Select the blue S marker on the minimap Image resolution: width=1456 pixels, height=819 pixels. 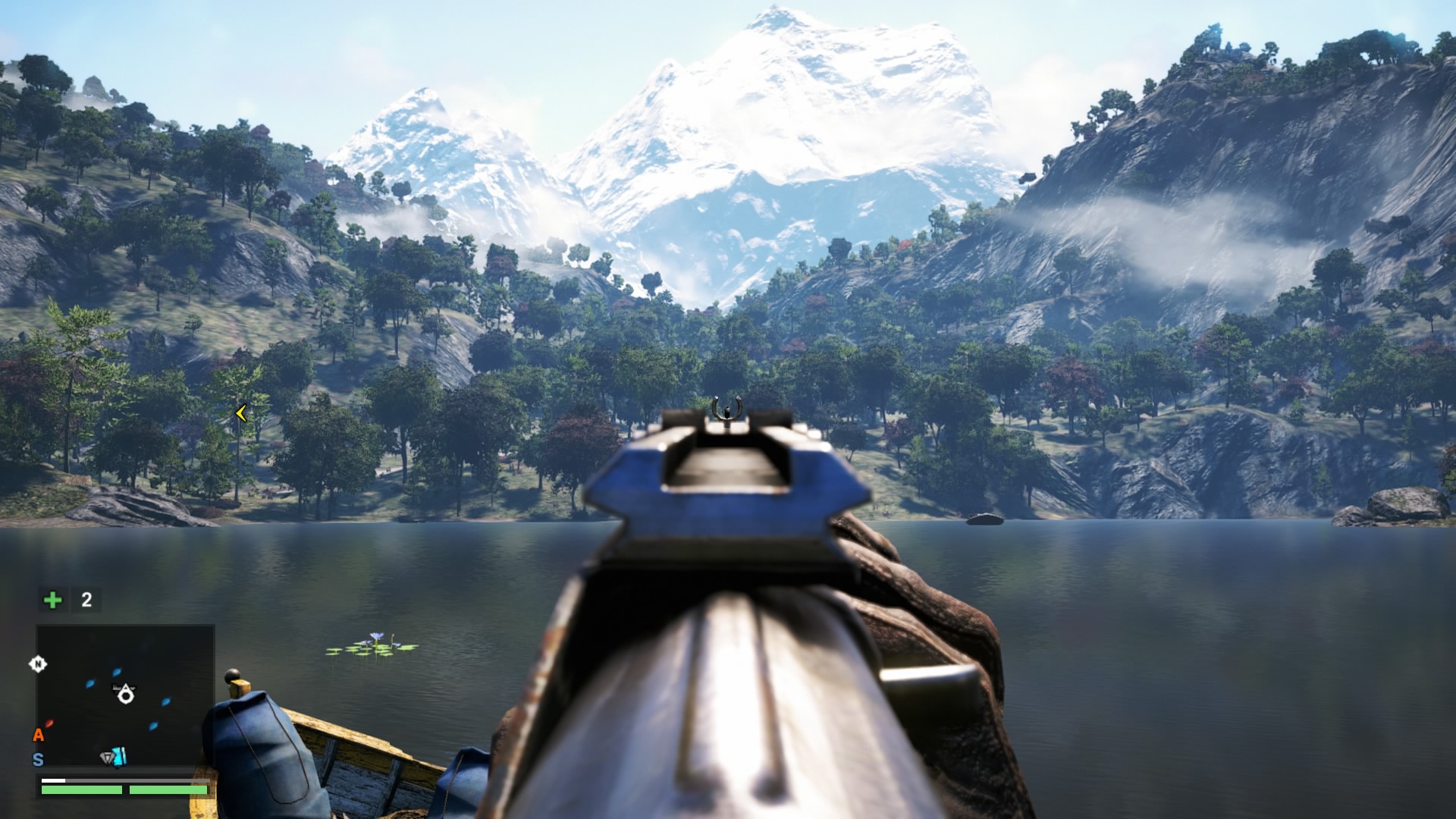coord(38,759)
